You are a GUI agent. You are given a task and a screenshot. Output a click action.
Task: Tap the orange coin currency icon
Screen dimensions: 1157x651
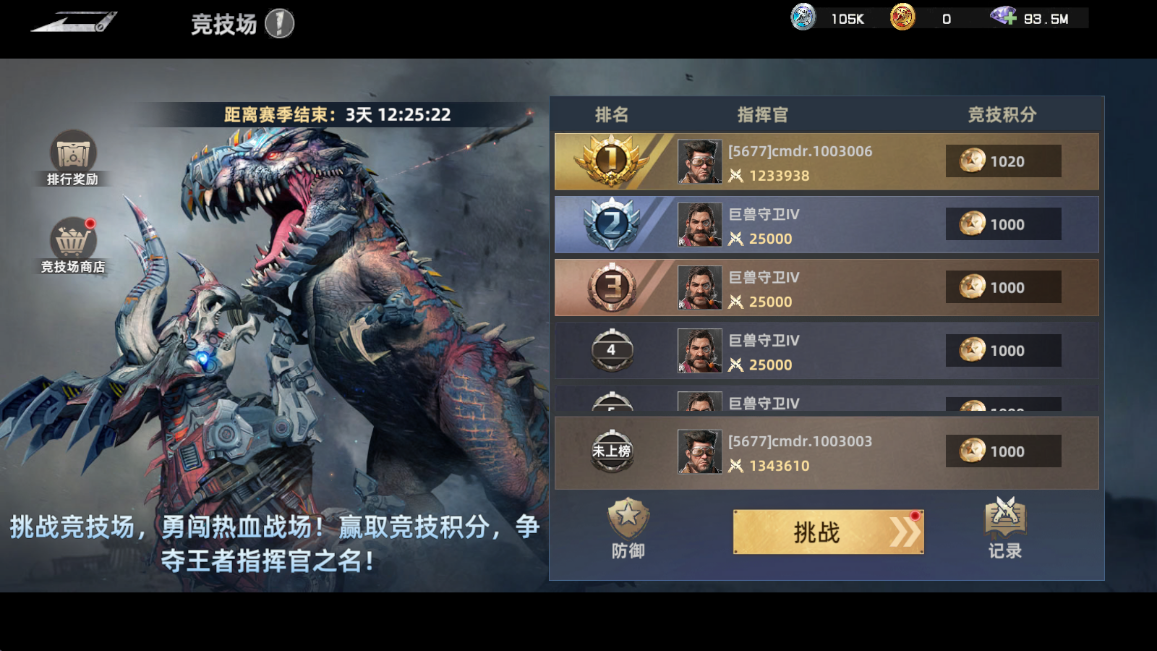pos(903,18)
